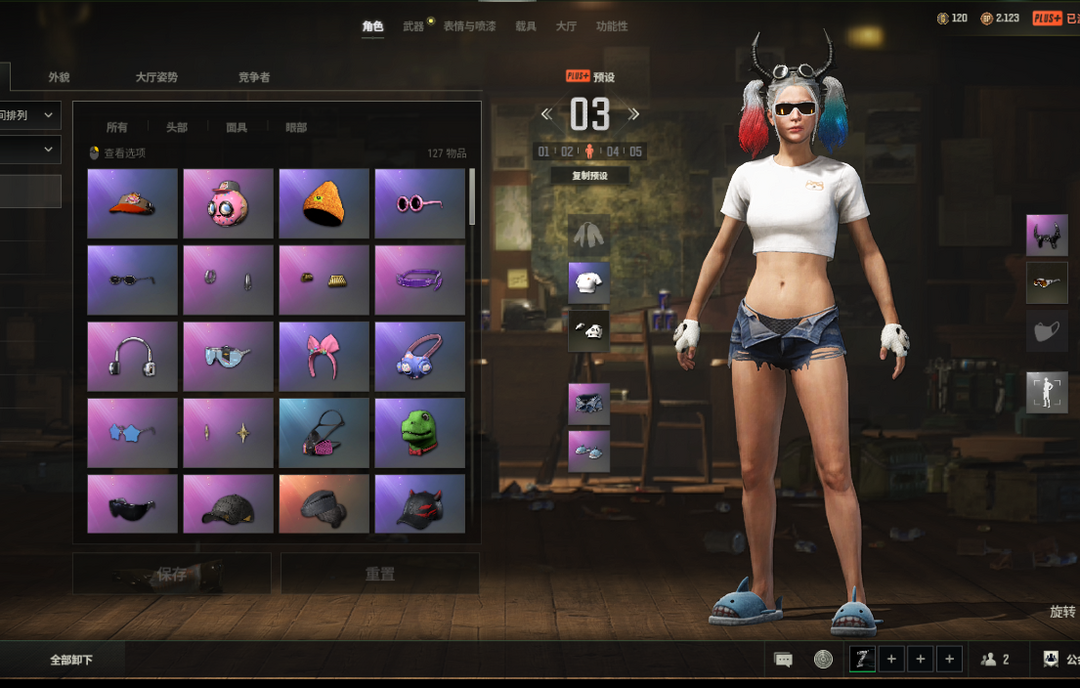This screenshot has width=1080, height=688.
Task: Select the 功能性 tab
Action: 612,26
